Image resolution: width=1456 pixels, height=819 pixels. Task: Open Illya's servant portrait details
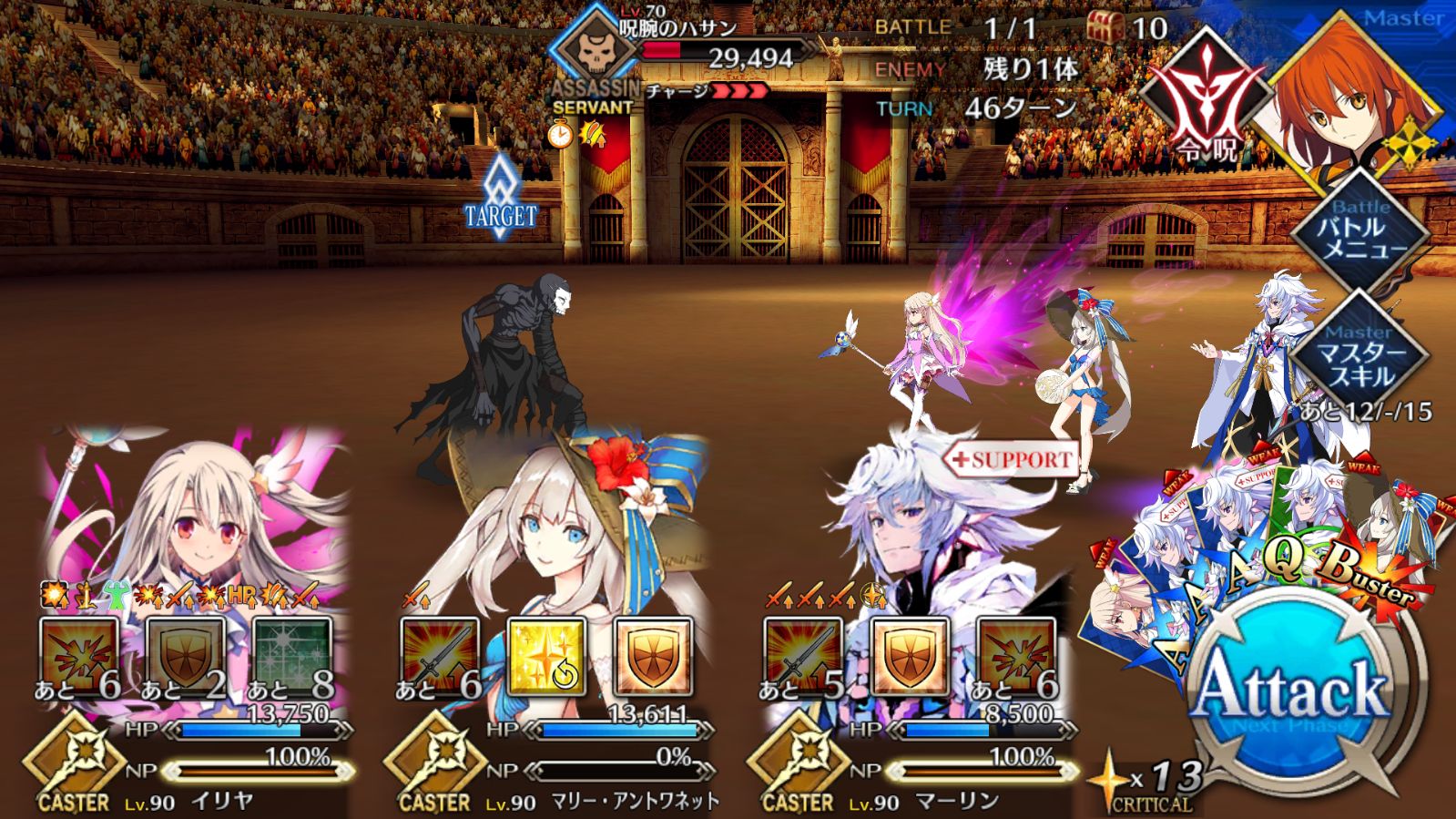pyautogui.click(x=196, y=510)
